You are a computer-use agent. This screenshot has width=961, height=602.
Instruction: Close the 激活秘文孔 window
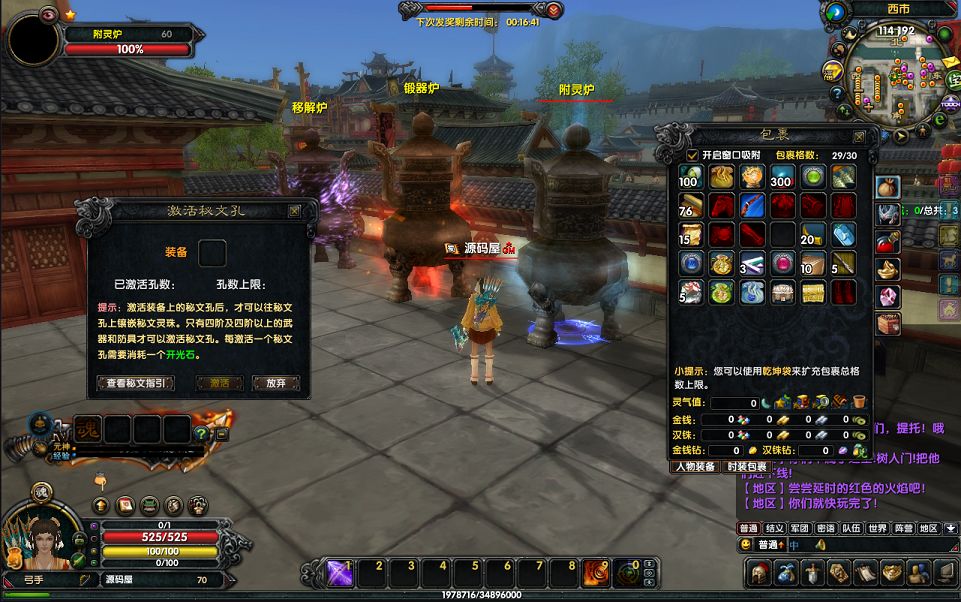pos(294,211)
